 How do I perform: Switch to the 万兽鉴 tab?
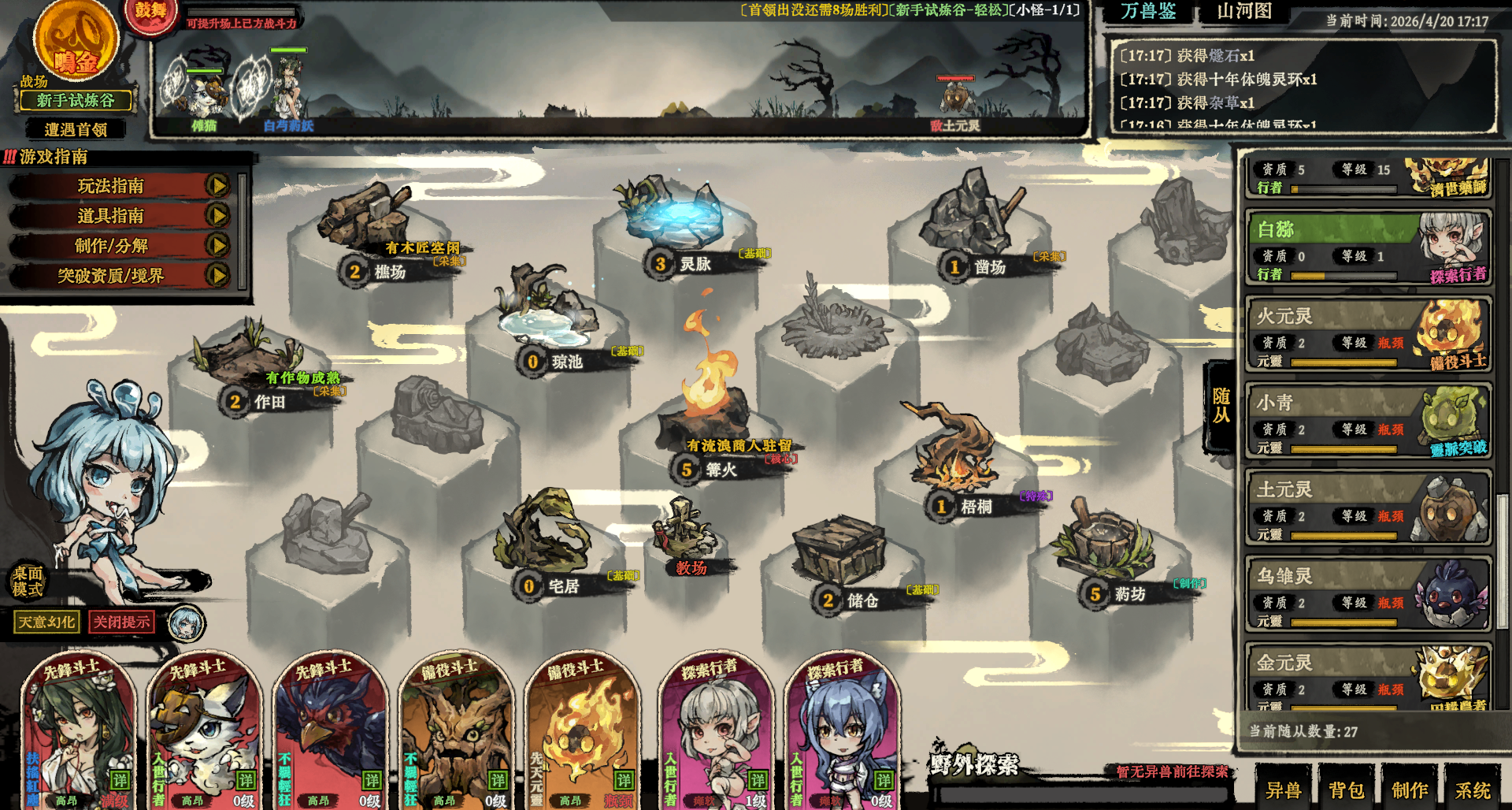(x=1148, y=11)
